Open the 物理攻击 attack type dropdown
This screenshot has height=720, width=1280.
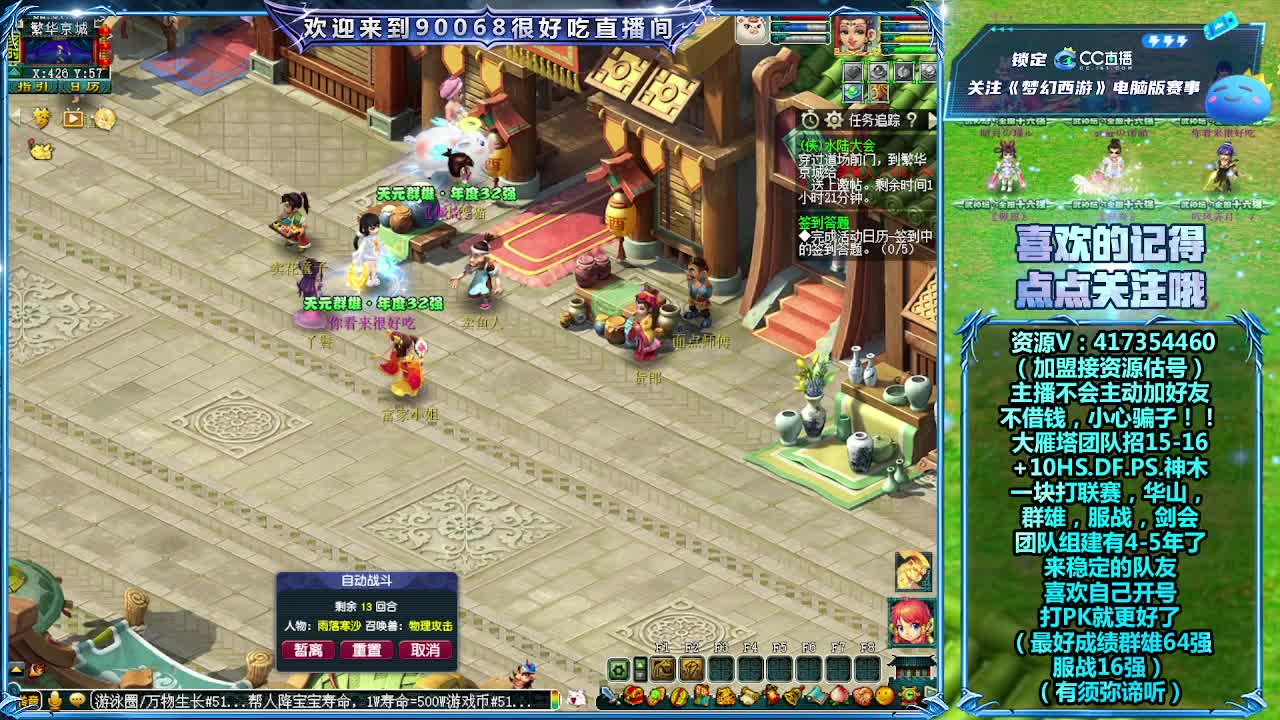pyautogui.click(x=429, y=626)
